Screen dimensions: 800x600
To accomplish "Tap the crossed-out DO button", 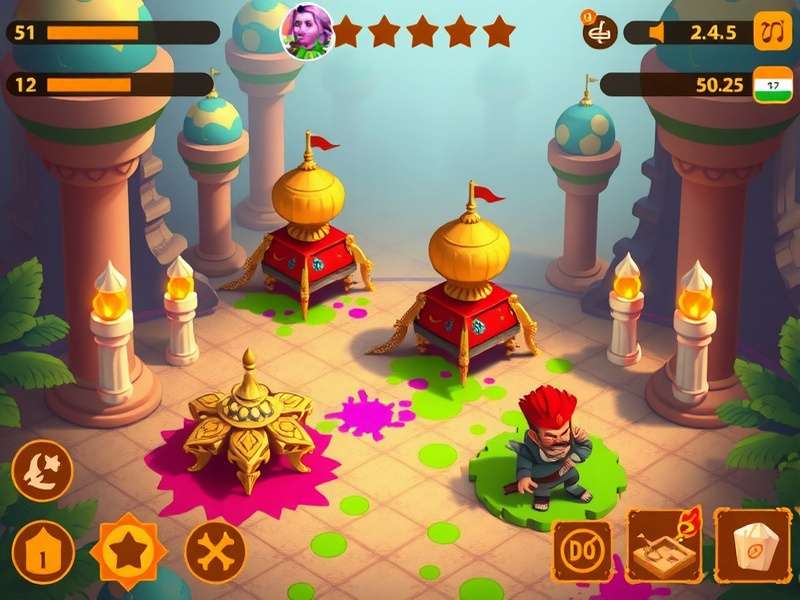I will point(583,550).
